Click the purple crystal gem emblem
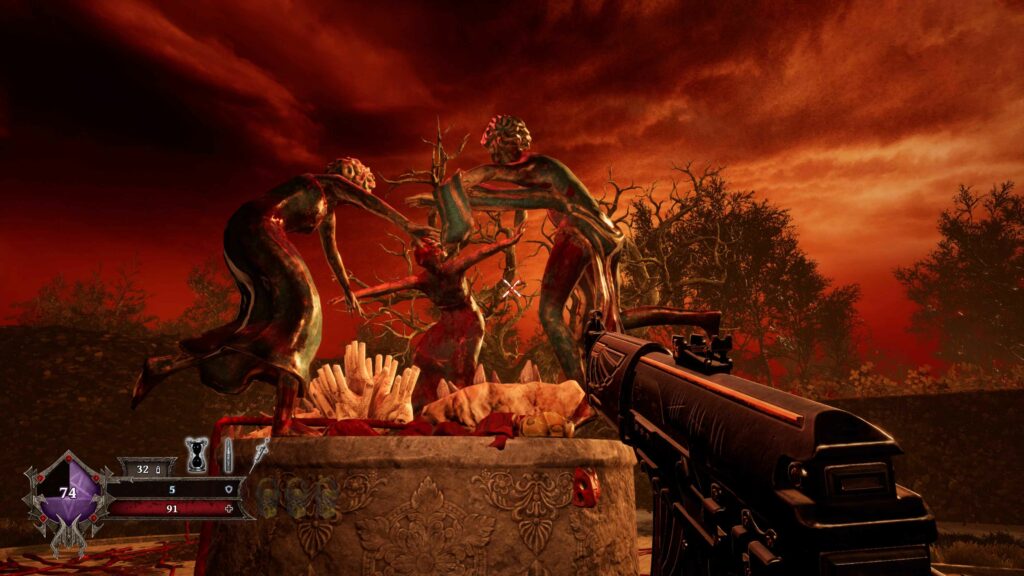Image resolution: width=1024 pixels, height=576 pixels. tap(68, 492)
